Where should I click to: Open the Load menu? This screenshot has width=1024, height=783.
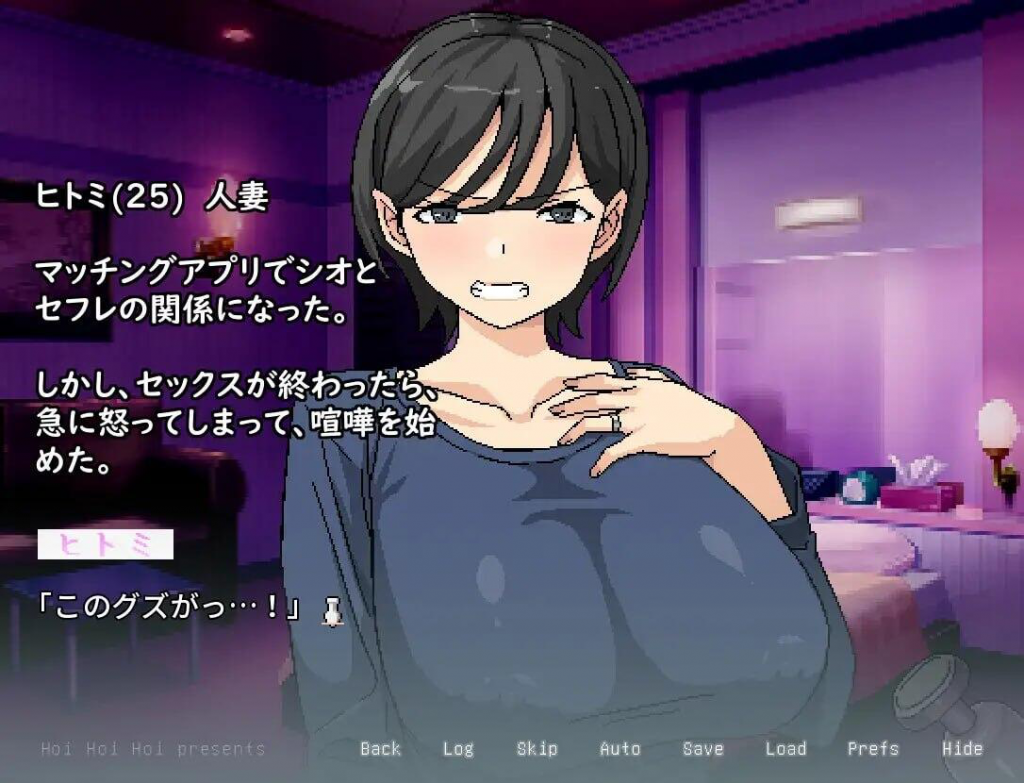785,749
